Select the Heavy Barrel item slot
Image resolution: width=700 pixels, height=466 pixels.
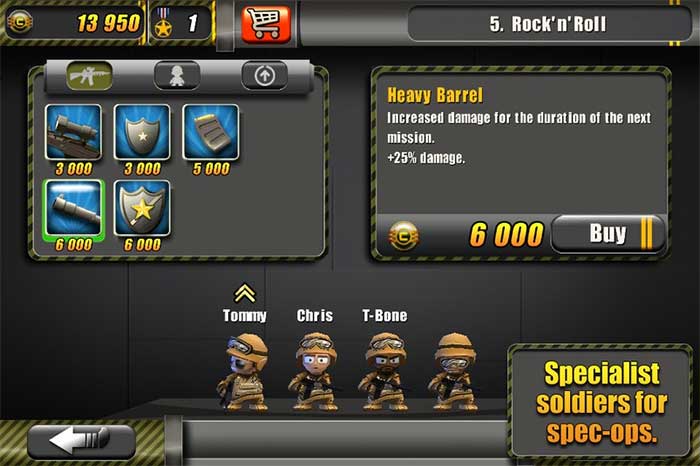tap(73, 207)
